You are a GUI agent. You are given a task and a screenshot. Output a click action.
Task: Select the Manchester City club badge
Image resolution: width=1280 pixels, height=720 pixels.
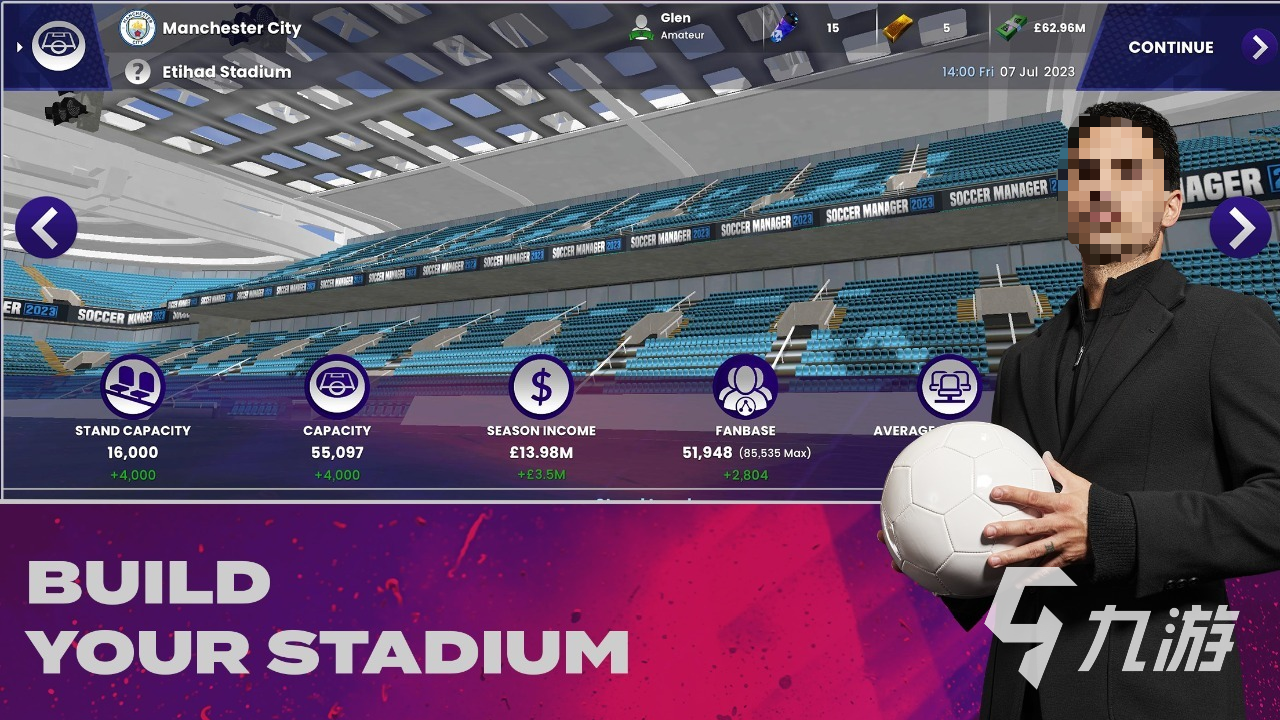coord(138,28)
